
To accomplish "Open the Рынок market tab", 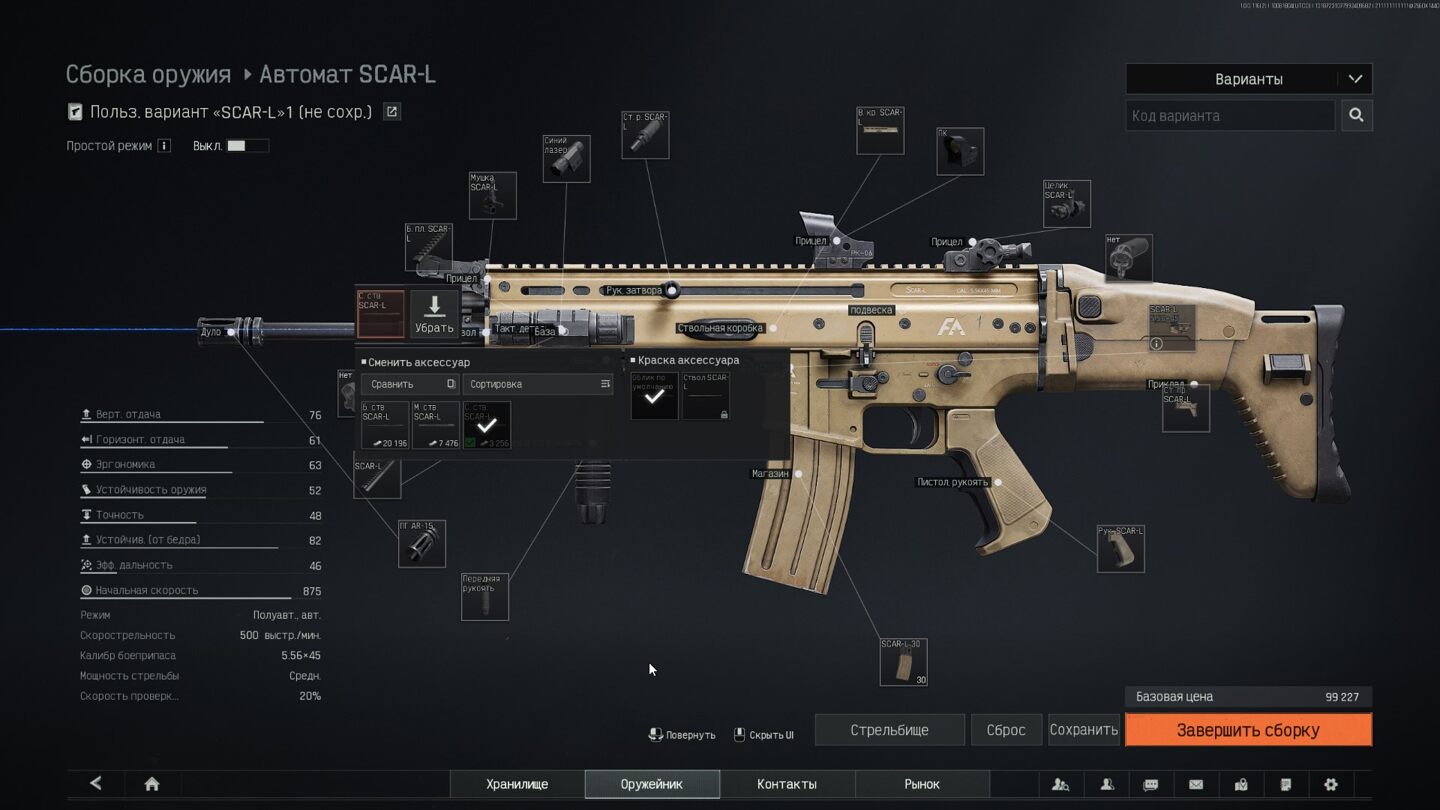I will pyautogui.click(x=922, y=784).
